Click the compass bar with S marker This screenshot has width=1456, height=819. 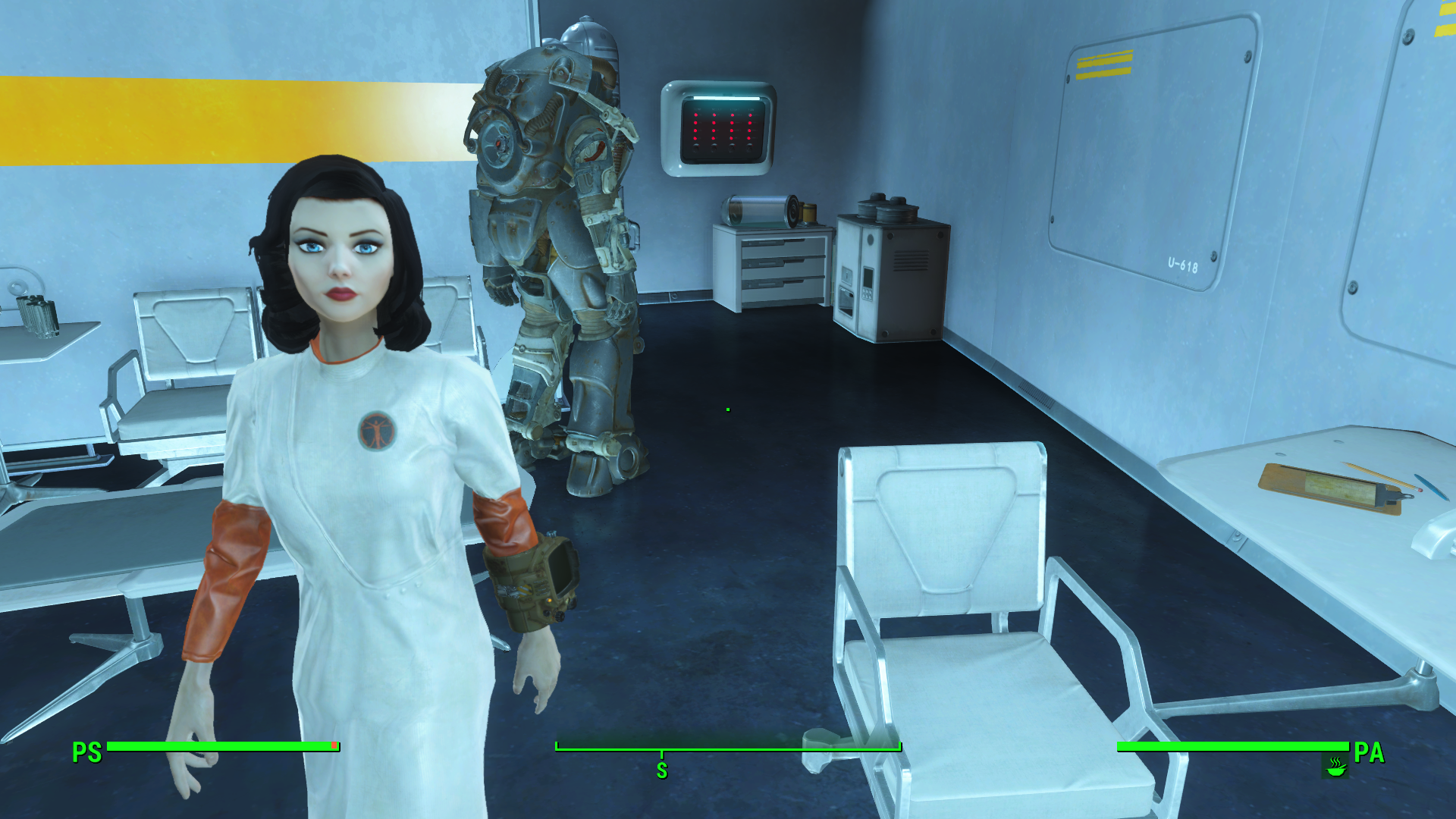coord(728,749)
